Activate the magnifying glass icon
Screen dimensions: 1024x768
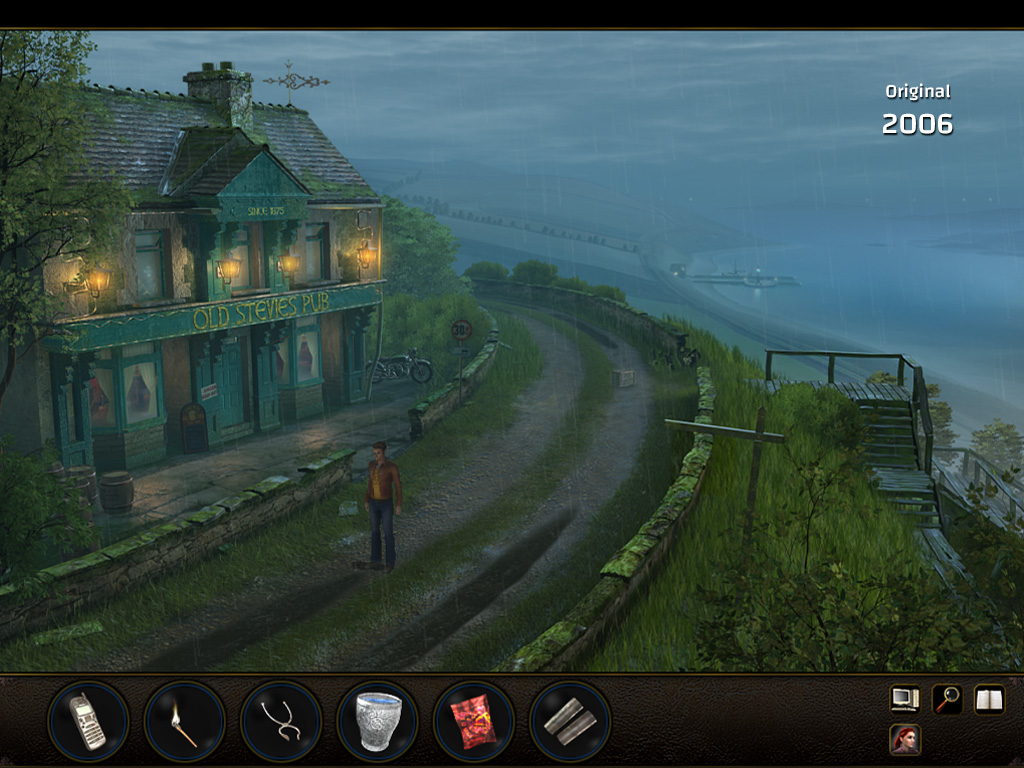946,699
